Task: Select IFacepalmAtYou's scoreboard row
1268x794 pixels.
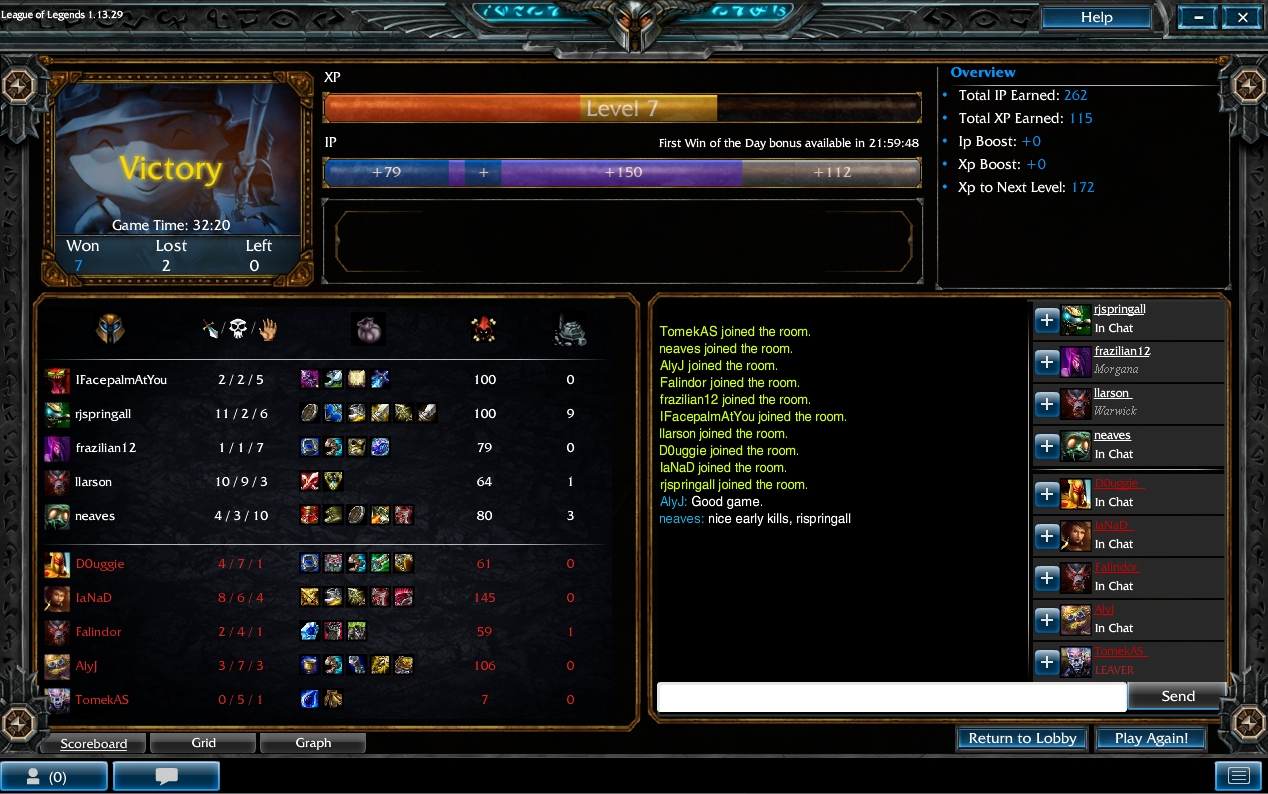Action: (121, 380)
